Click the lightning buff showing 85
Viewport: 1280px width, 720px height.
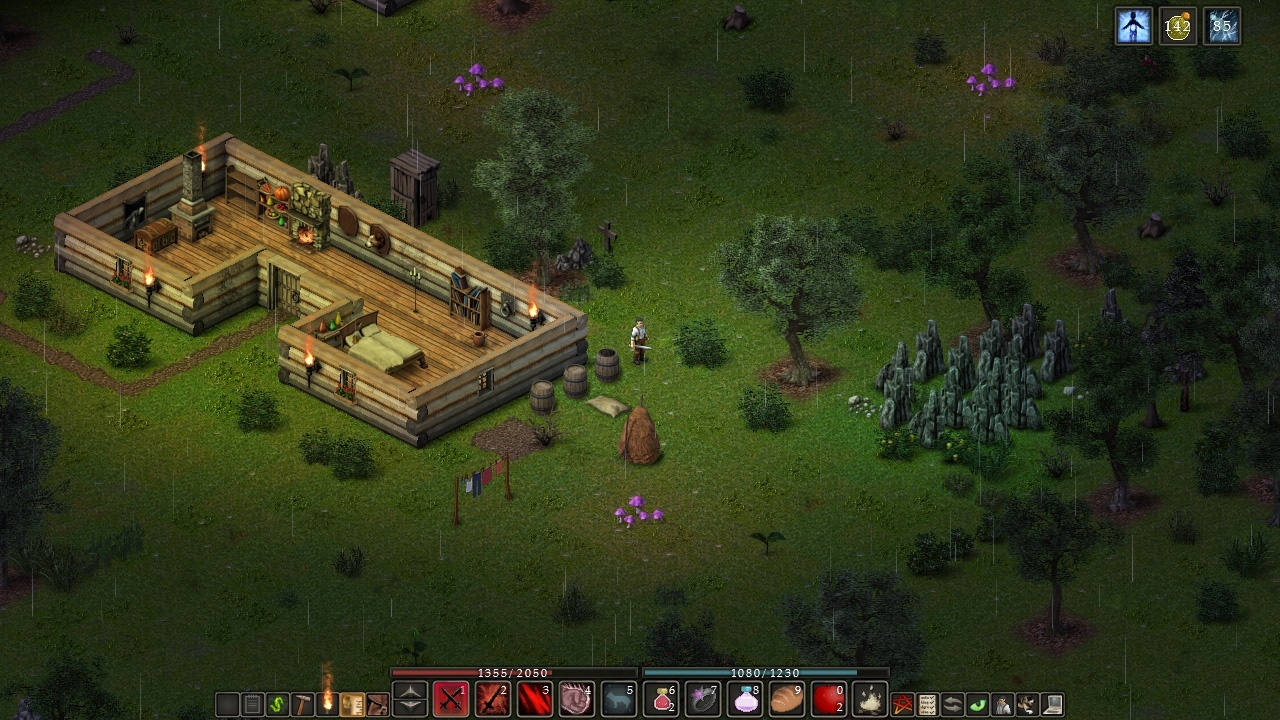pyautogui.click(x=1222, y=26)
